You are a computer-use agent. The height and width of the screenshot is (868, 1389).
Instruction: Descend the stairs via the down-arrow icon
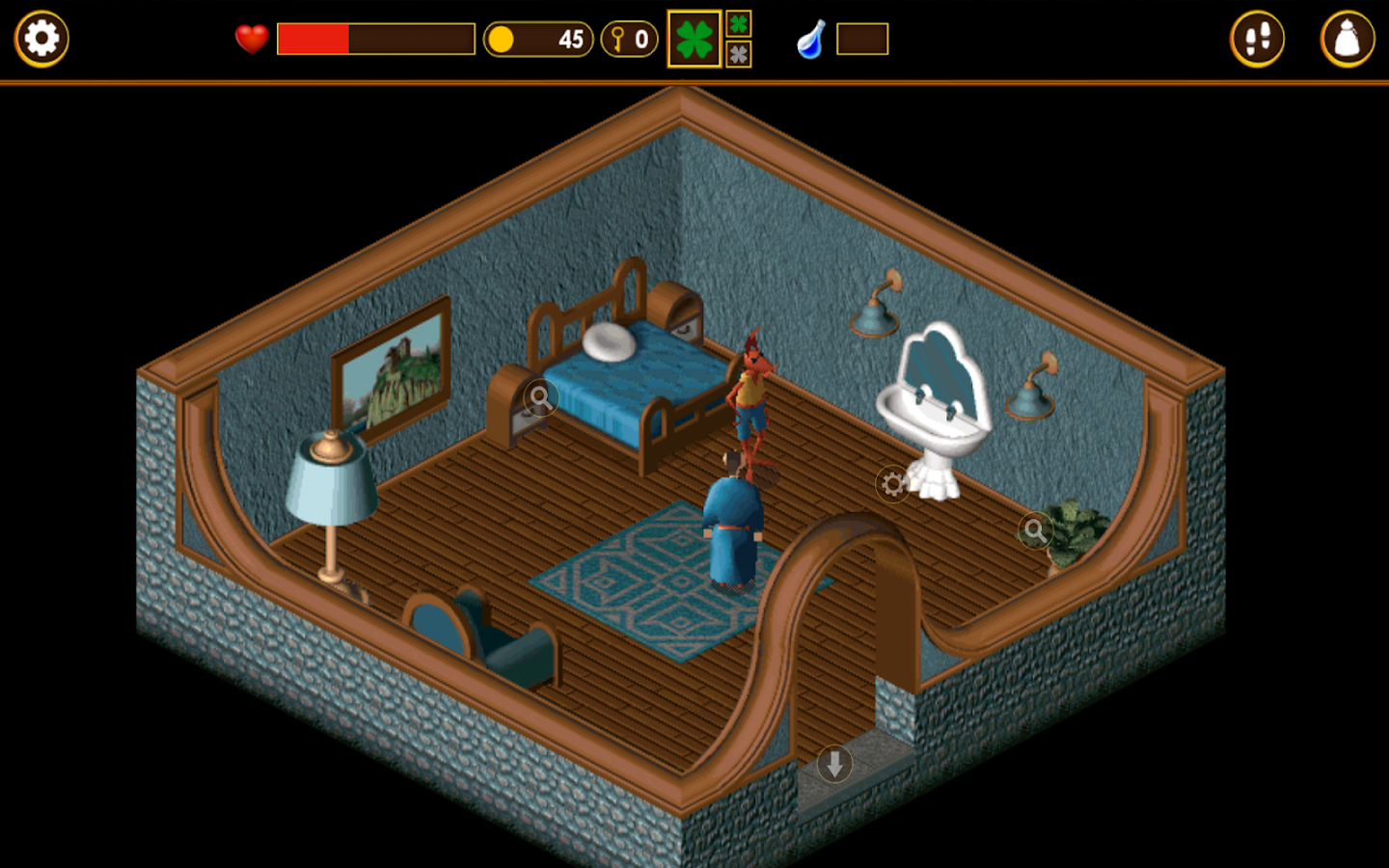click(x=832, y=763)
